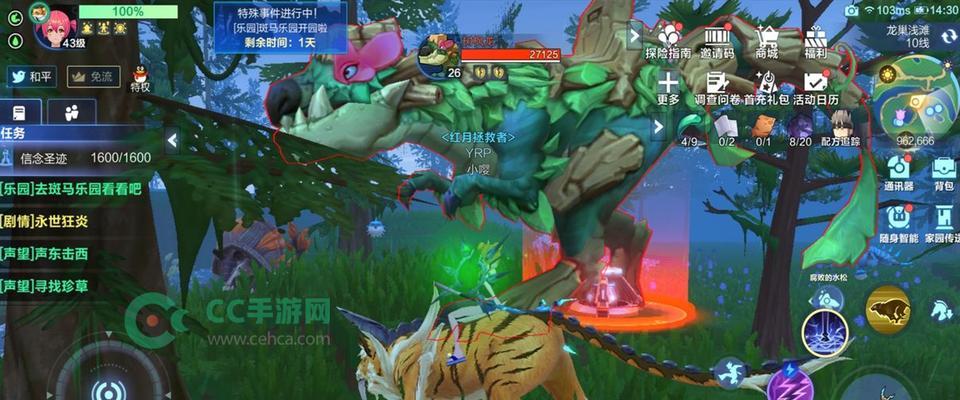960x400 pixels.
Task: Open the 背包 backpack
Action: [943, 171]
